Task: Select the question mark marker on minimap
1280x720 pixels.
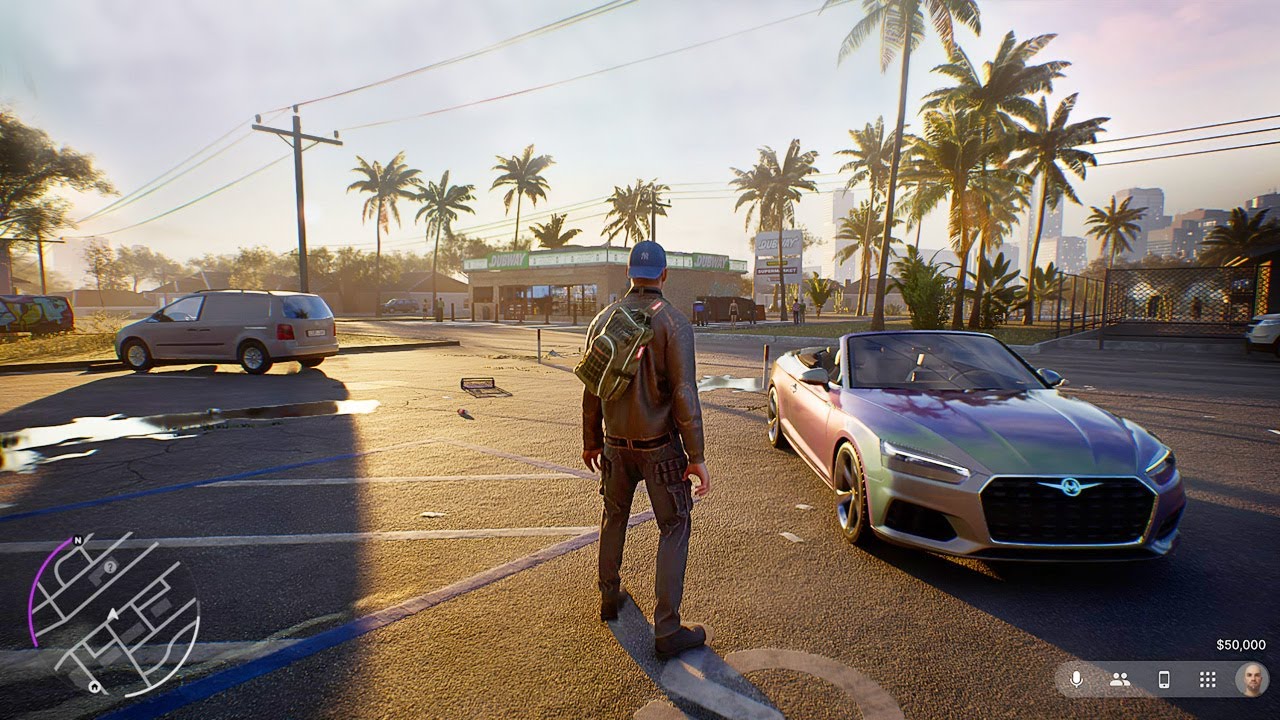Action: (x=110, y=566)
